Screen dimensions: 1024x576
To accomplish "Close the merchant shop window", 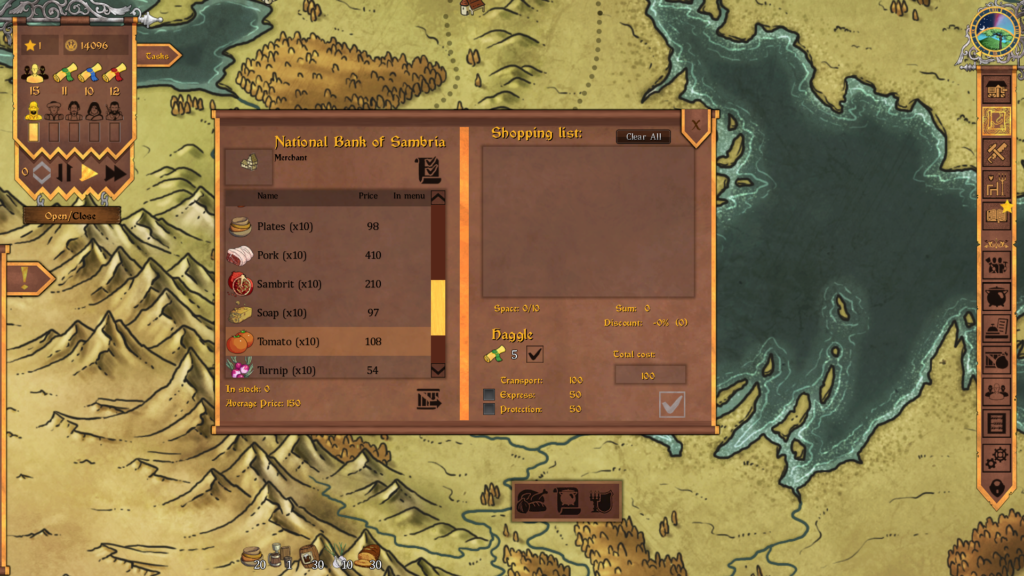I will (696, 124).
